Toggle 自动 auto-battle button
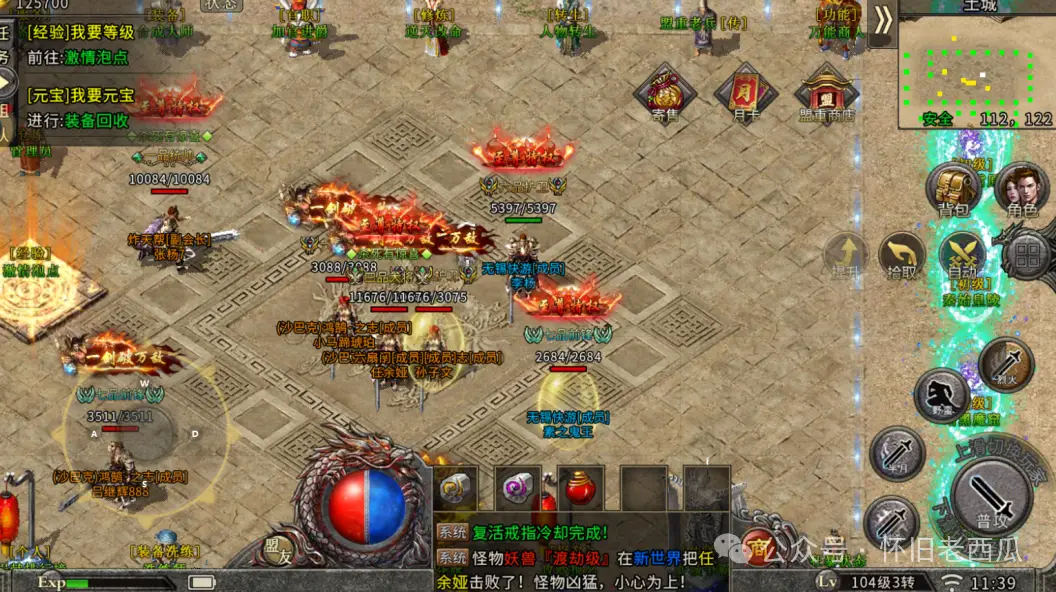1056x592 pixels. click(x=963, y=258)
